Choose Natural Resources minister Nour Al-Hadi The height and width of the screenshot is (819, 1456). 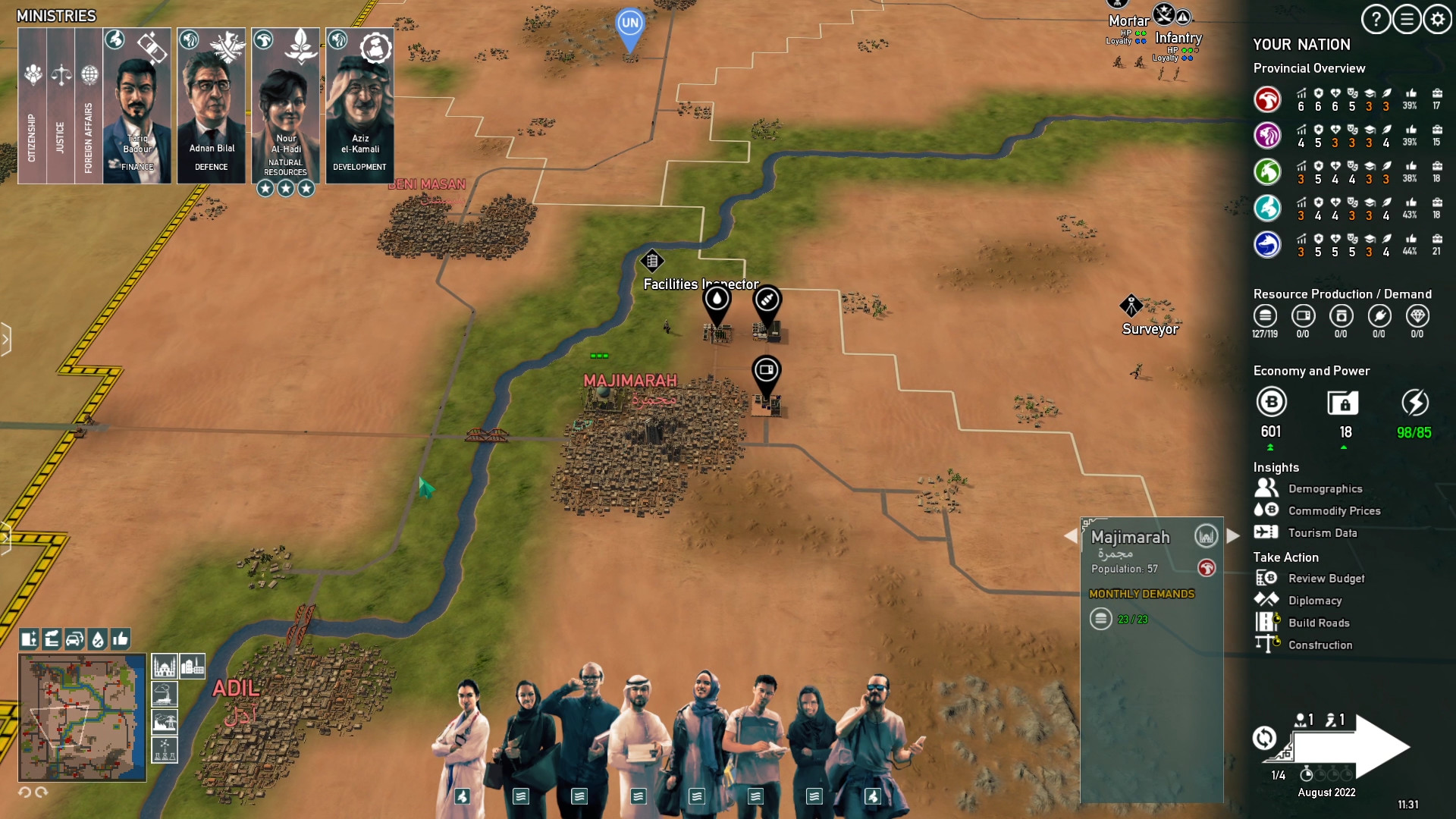pyautogui.click(x=286, y=106)
